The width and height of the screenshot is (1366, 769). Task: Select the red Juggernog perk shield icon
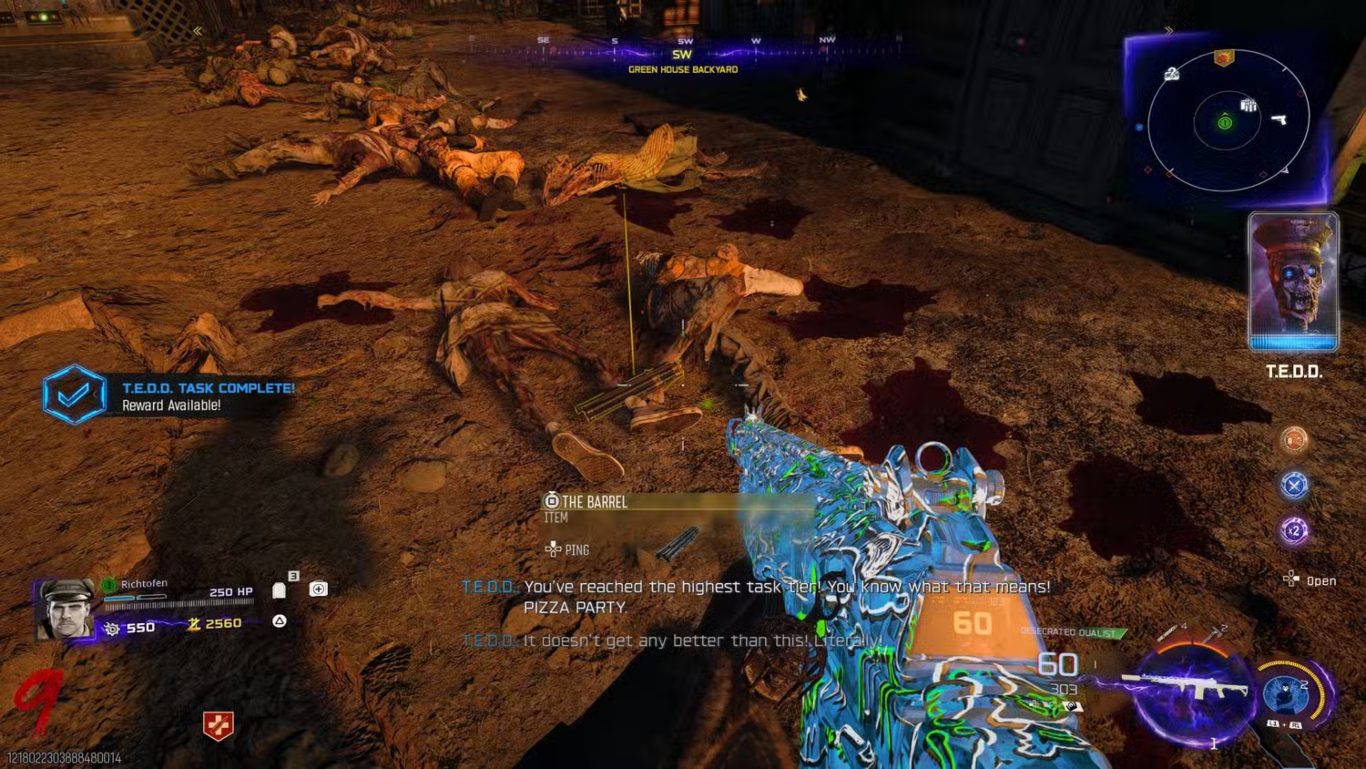(x=218, y=726)
